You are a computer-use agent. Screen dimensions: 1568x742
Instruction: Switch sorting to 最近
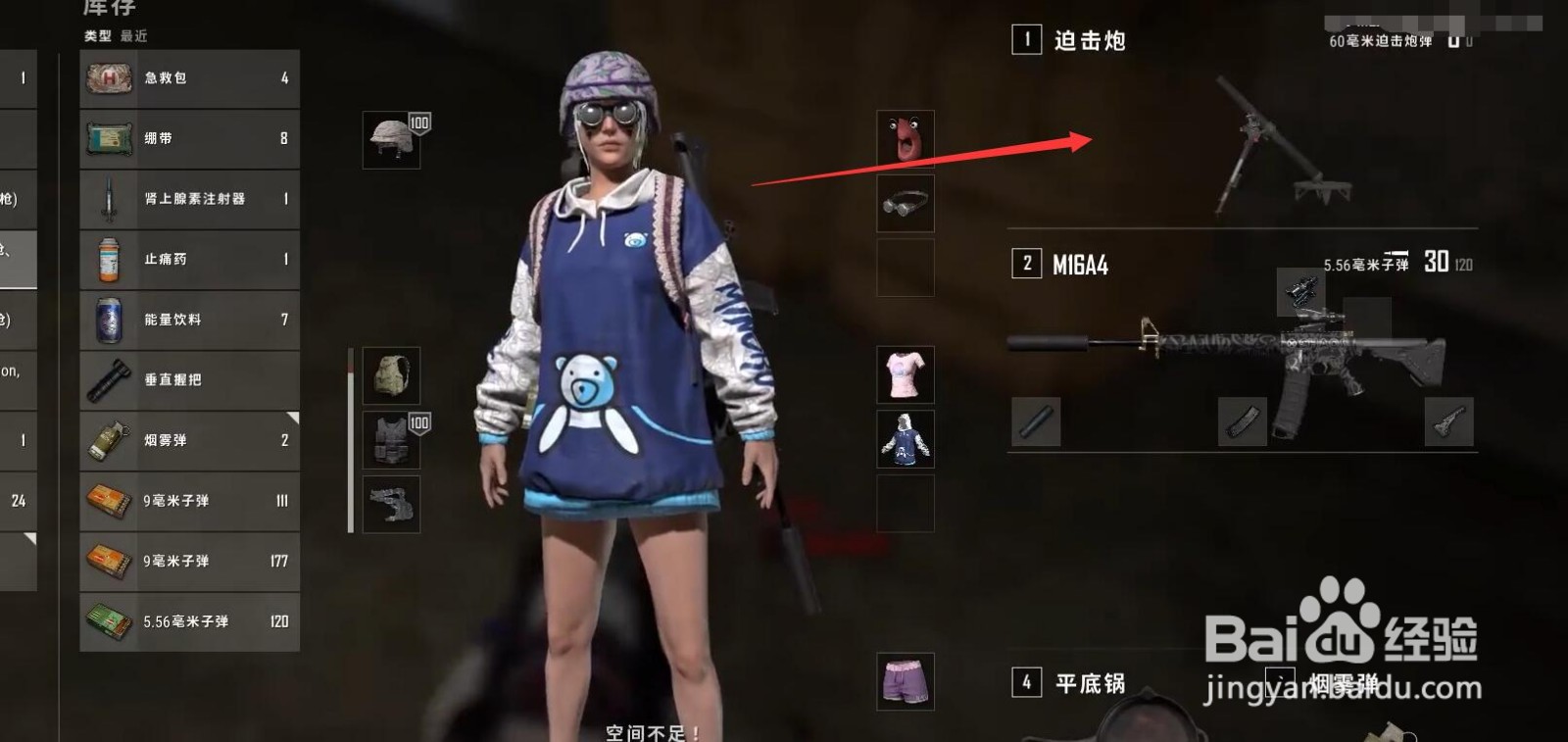(x=133, y=34)
